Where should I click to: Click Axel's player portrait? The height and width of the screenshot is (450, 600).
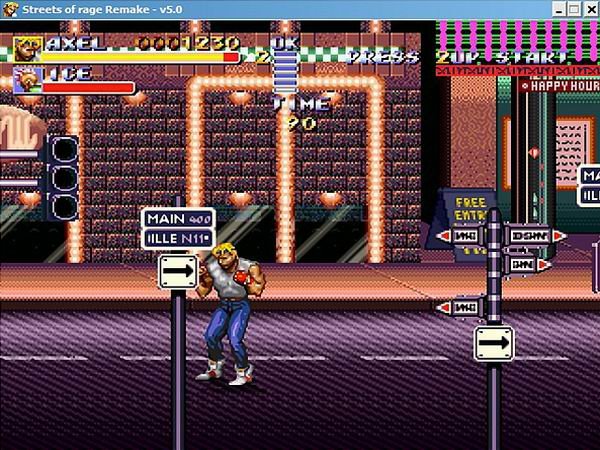28,49
